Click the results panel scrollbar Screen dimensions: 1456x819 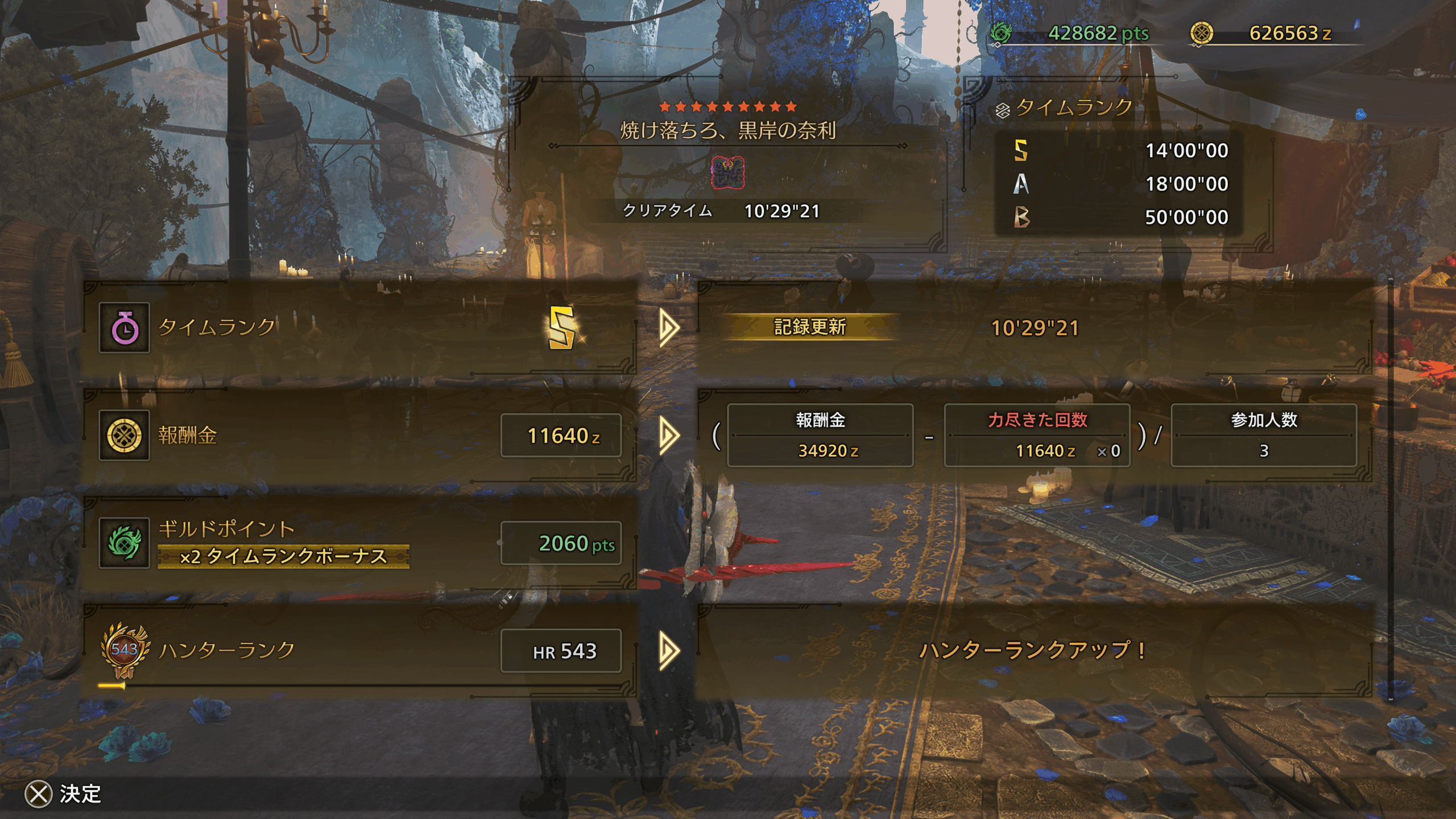pos(1390,489)
